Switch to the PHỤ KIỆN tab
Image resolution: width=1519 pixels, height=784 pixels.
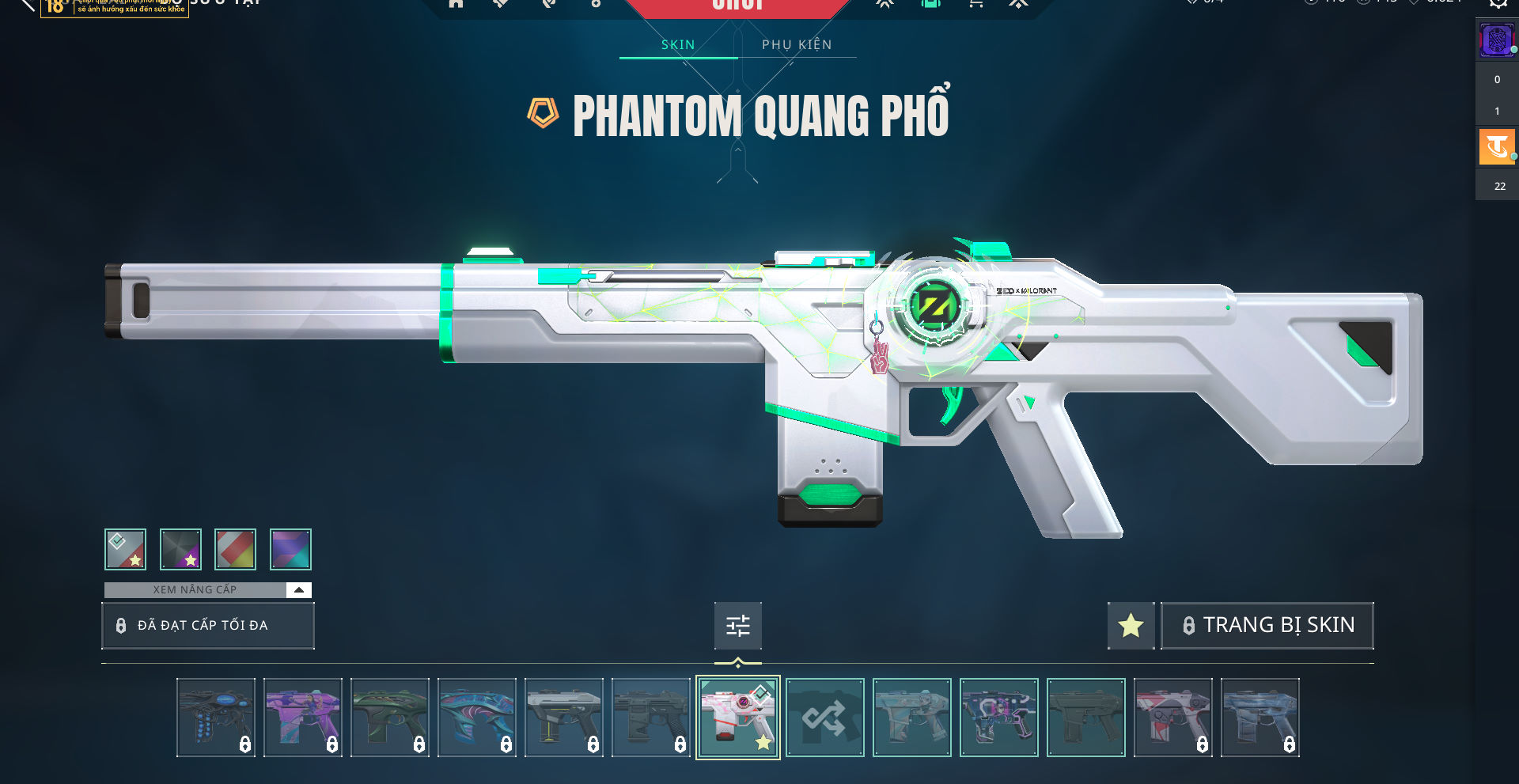pyautogui.click(x=797, y=45)
